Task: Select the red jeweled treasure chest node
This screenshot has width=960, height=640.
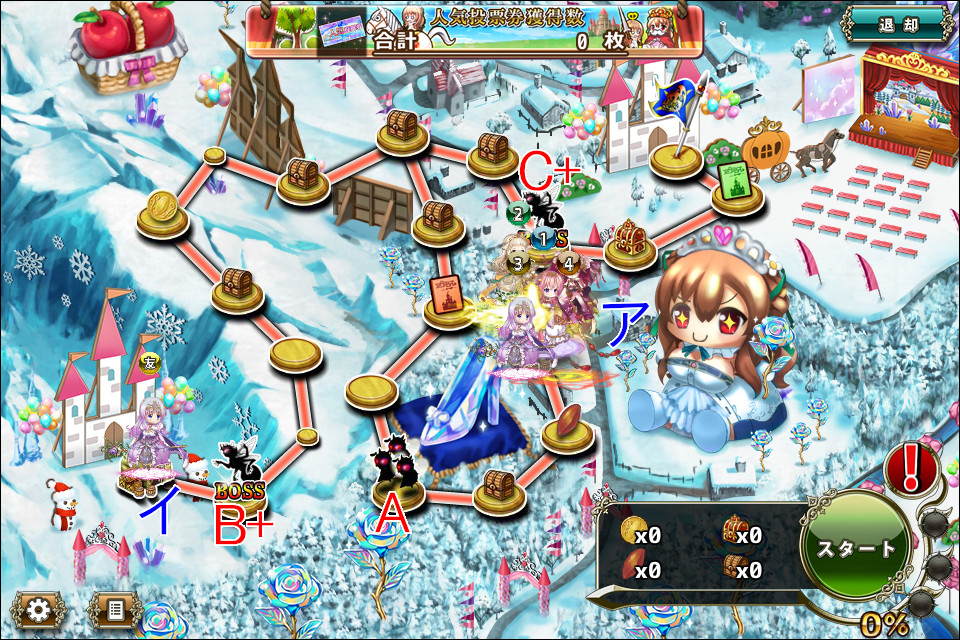Action: click(629, 242)
